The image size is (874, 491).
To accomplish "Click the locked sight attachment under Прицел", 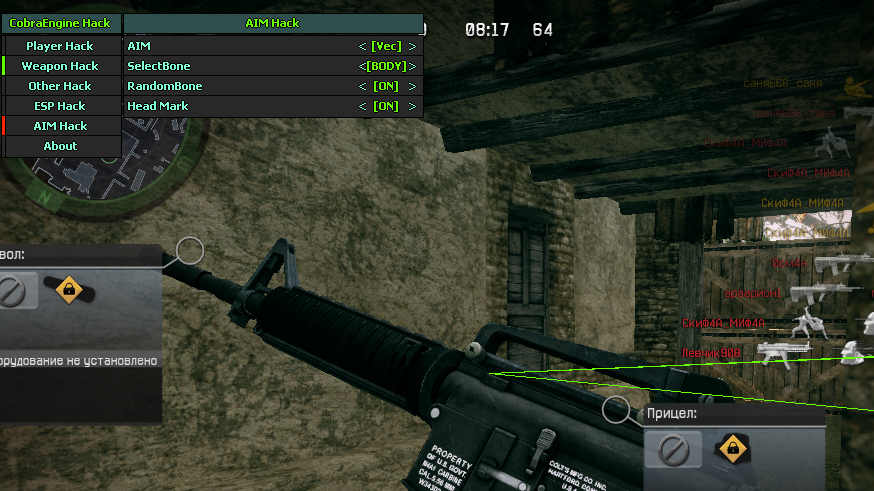I will (x=733, y=450).
